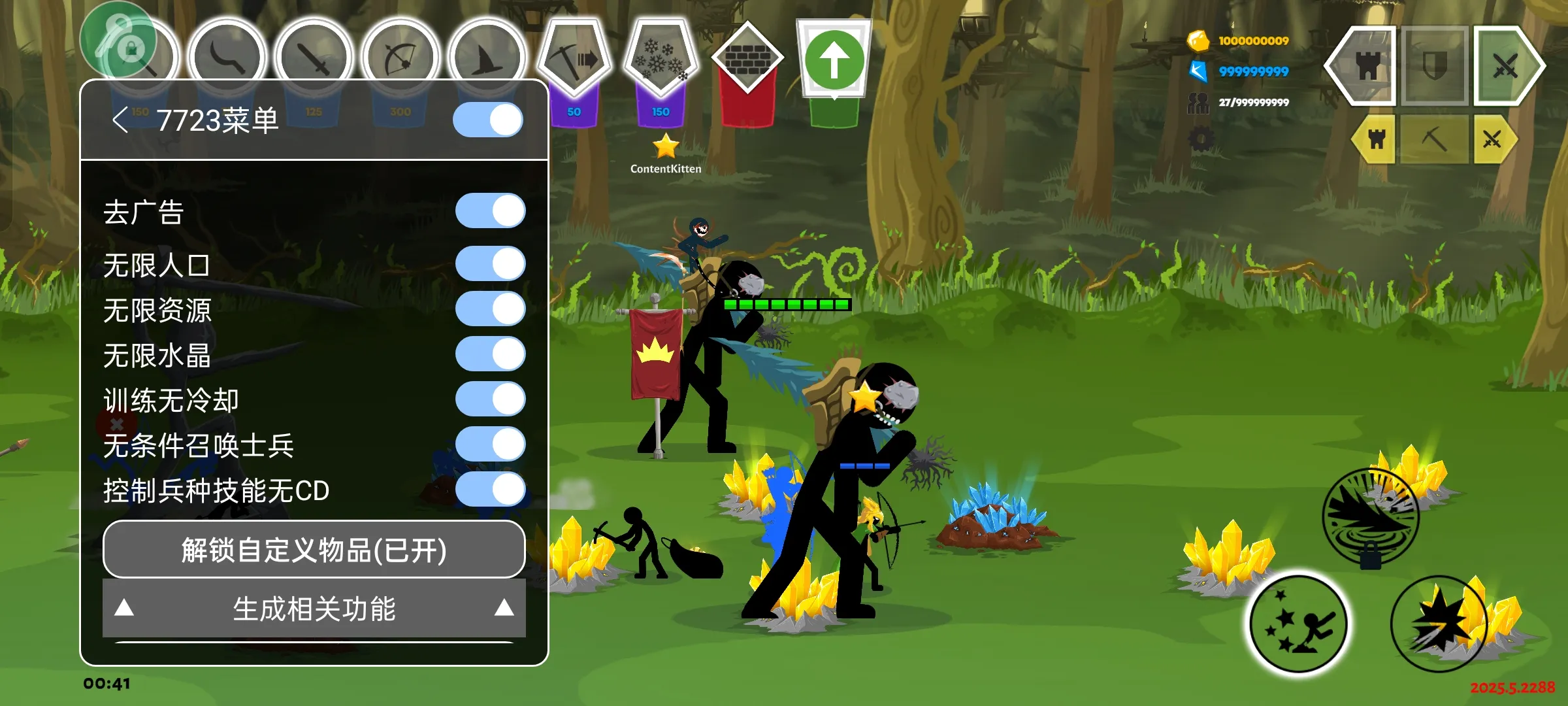Disable the 无限人口 switch
The width and height of the screenshot is (1568, 706).
[490, 264]
